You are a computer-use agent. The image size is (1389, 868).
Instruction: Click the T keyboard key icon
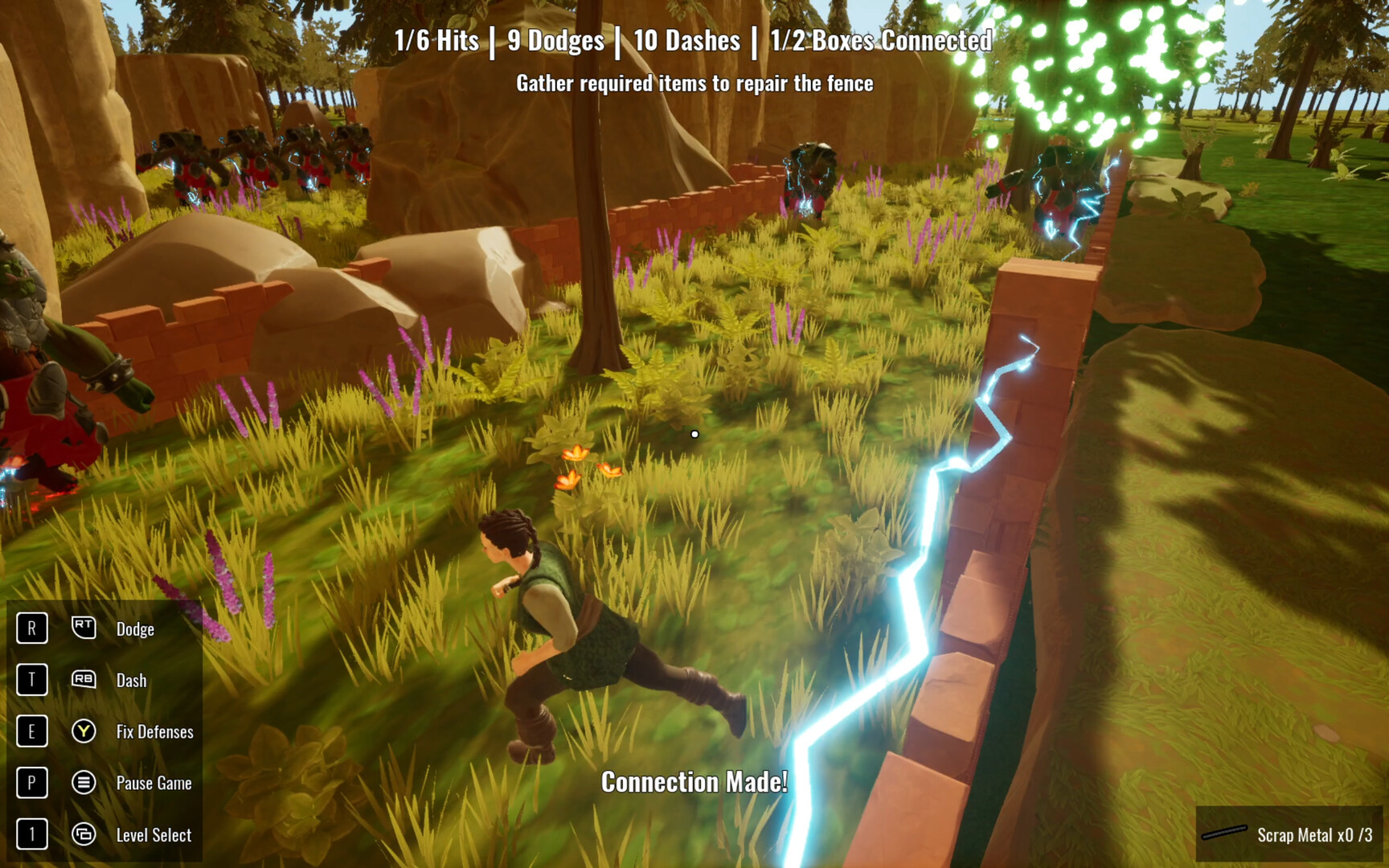coord(31,680)
